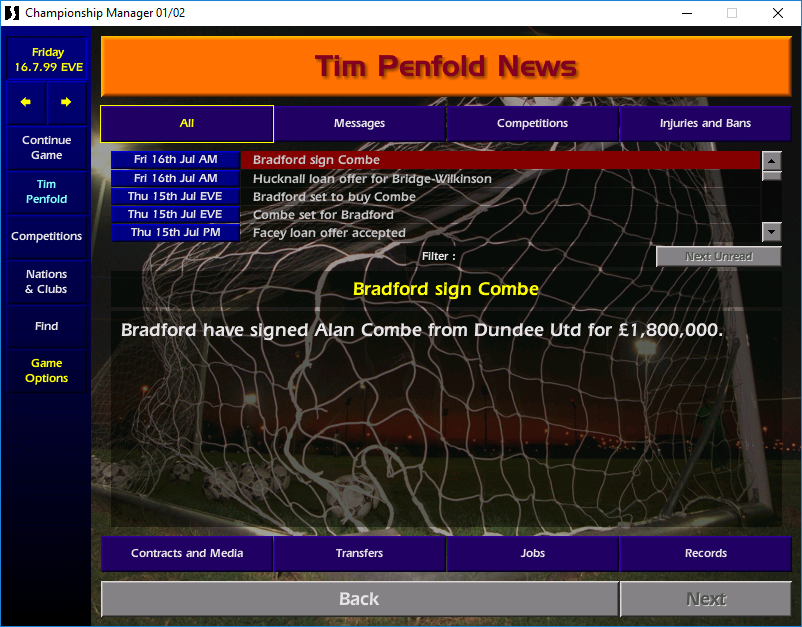Go Back to the previous screen

[x=359, y=599]
